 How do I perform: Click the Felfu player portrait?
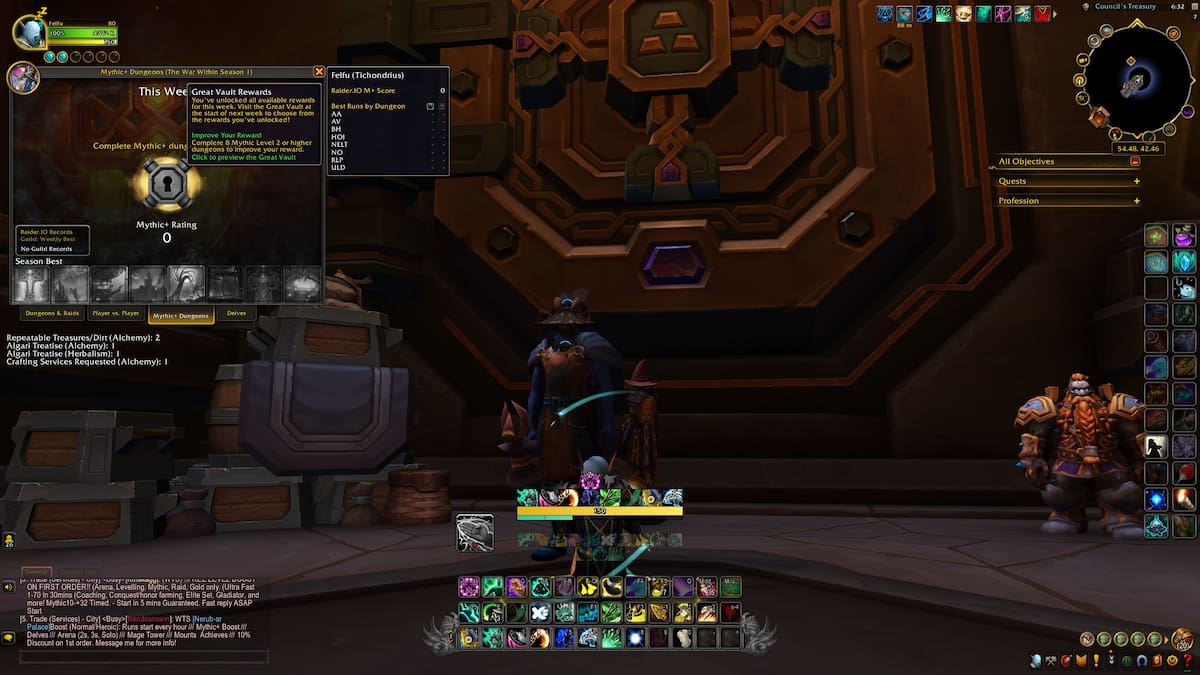[x=30, y=32]
